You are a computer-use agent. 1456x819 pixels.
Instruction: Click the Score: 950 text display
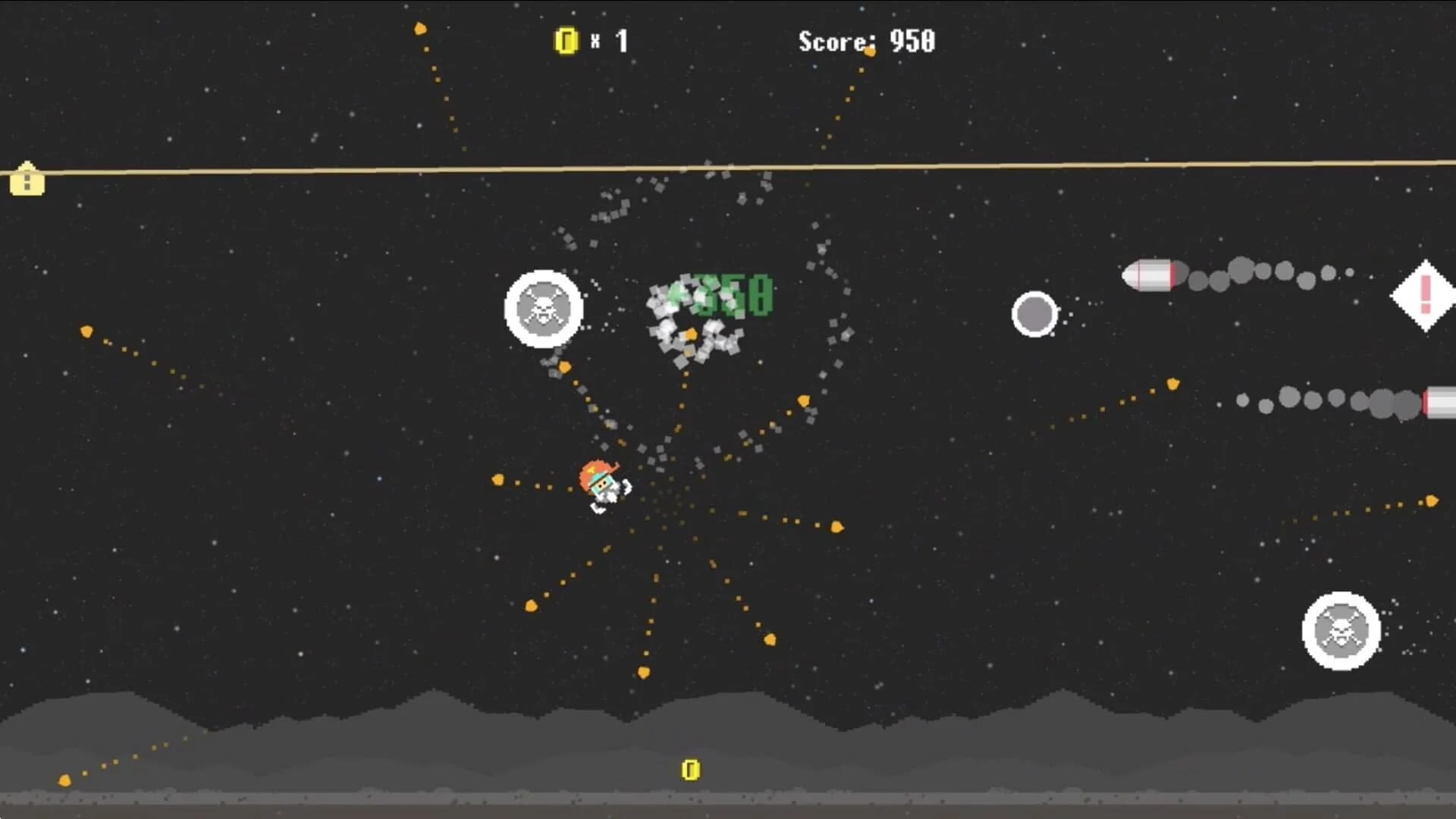864,42
